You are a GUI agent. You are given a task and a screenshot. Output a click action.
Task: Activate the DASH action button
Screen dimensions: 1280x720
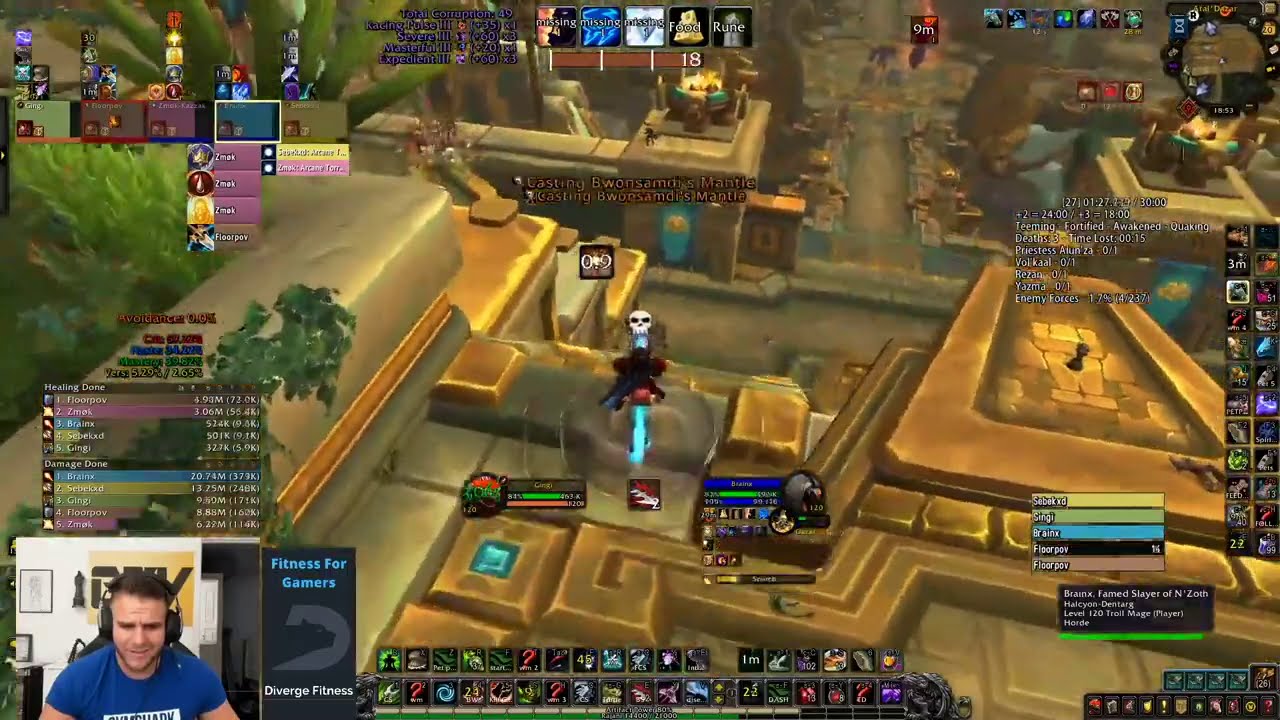click(x=778, y=693)
